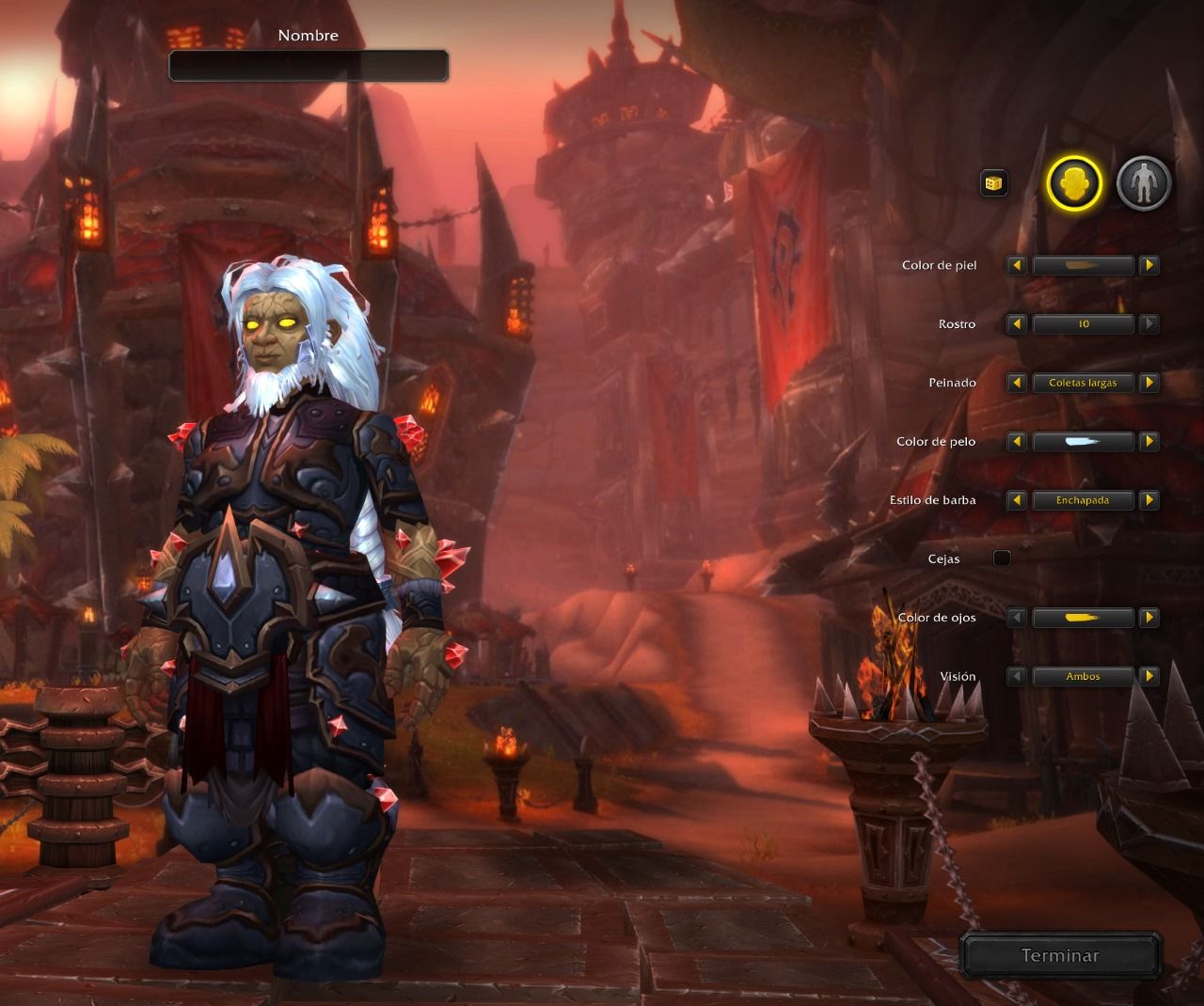Randomize appearance with the dice icon
1204x1006 pixels.
pyautogui.click(x=994, y=183)
